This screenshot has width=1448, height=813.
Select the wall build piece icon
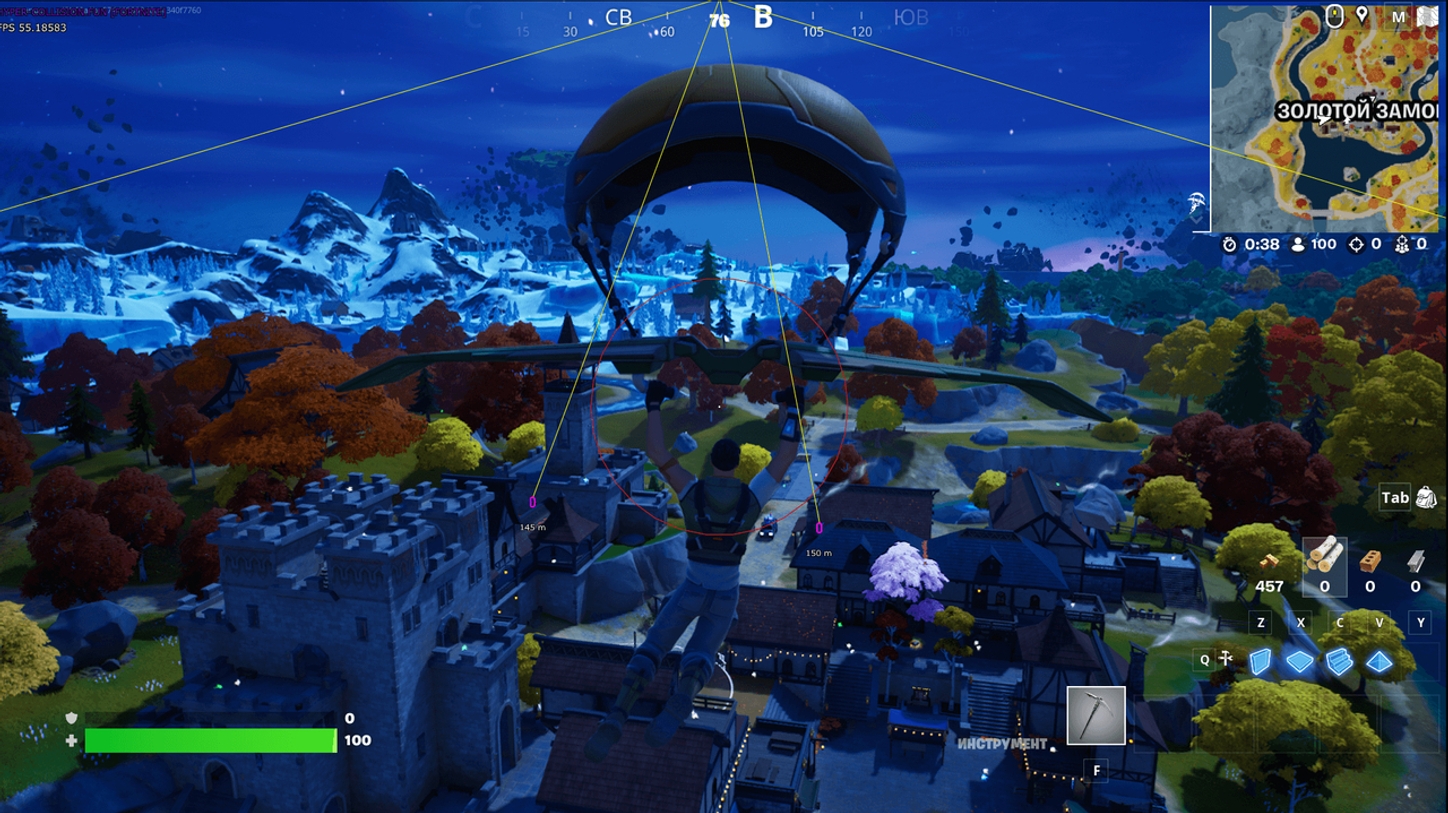click(1261, 660)
